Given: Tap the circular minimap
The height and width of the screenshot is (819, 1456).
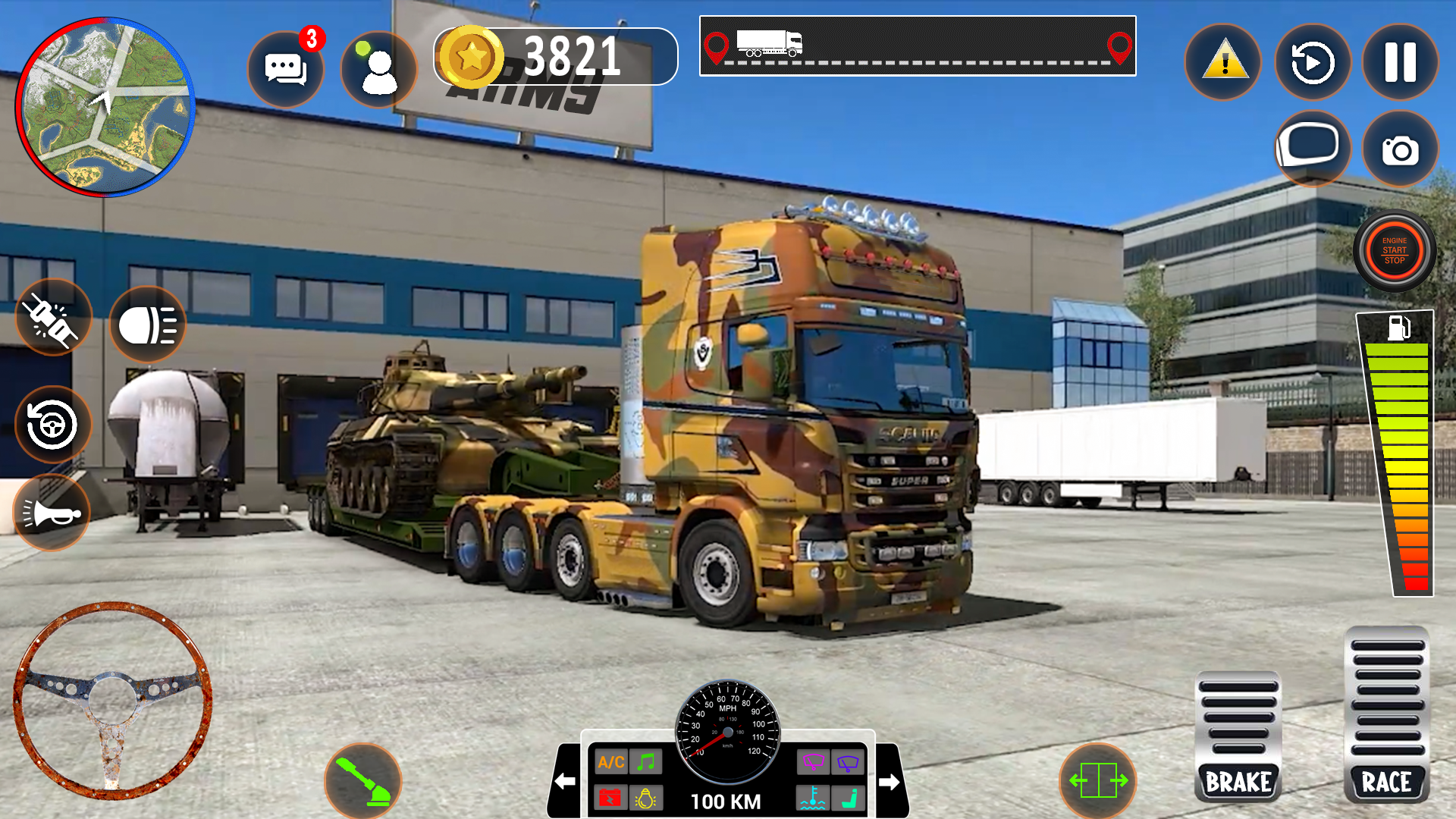Looking at the screenshot, I should tap(105, 107).
